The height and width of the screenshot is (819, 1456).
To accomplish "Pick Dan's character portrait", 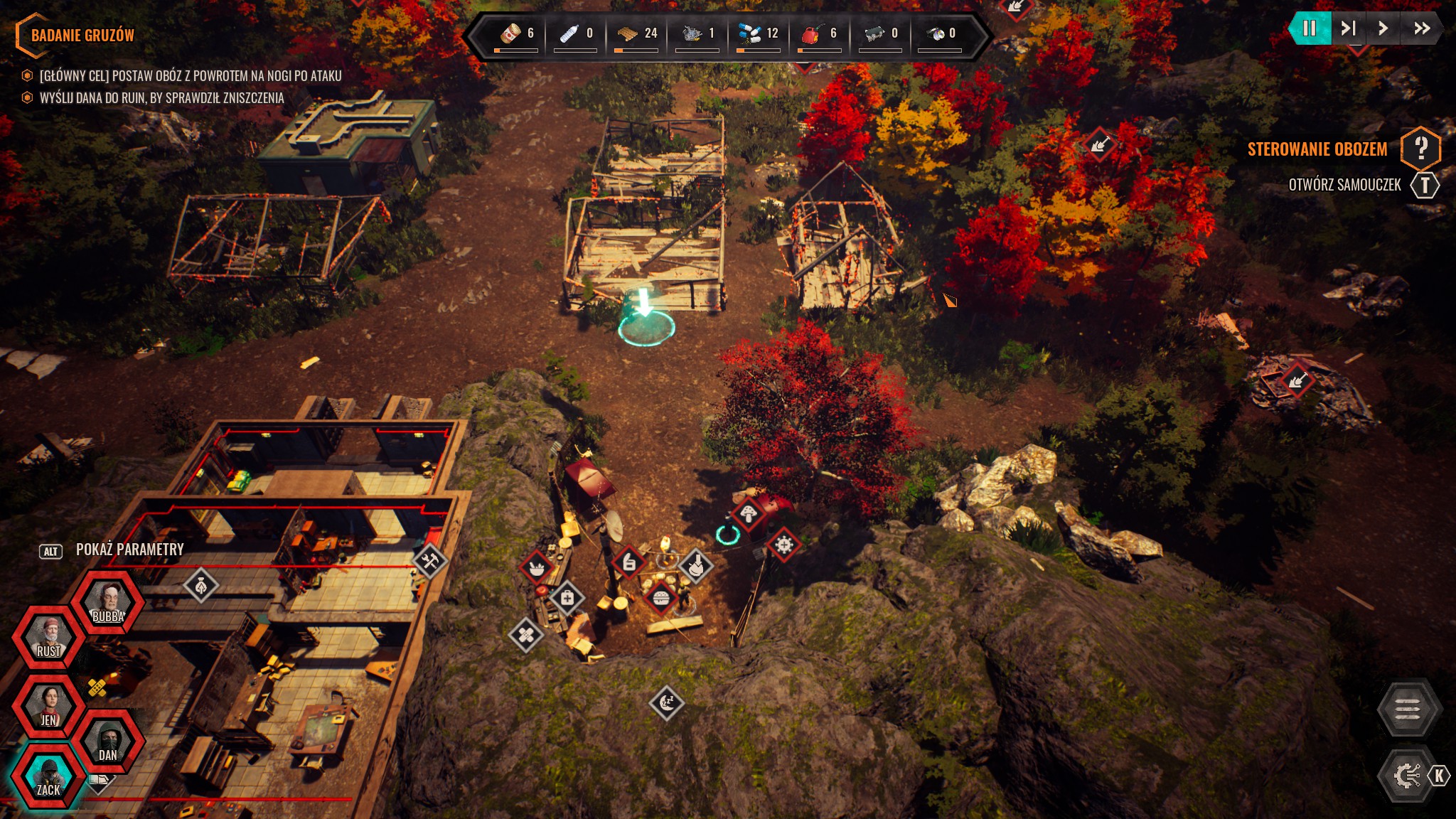I will tap(108, 742).
